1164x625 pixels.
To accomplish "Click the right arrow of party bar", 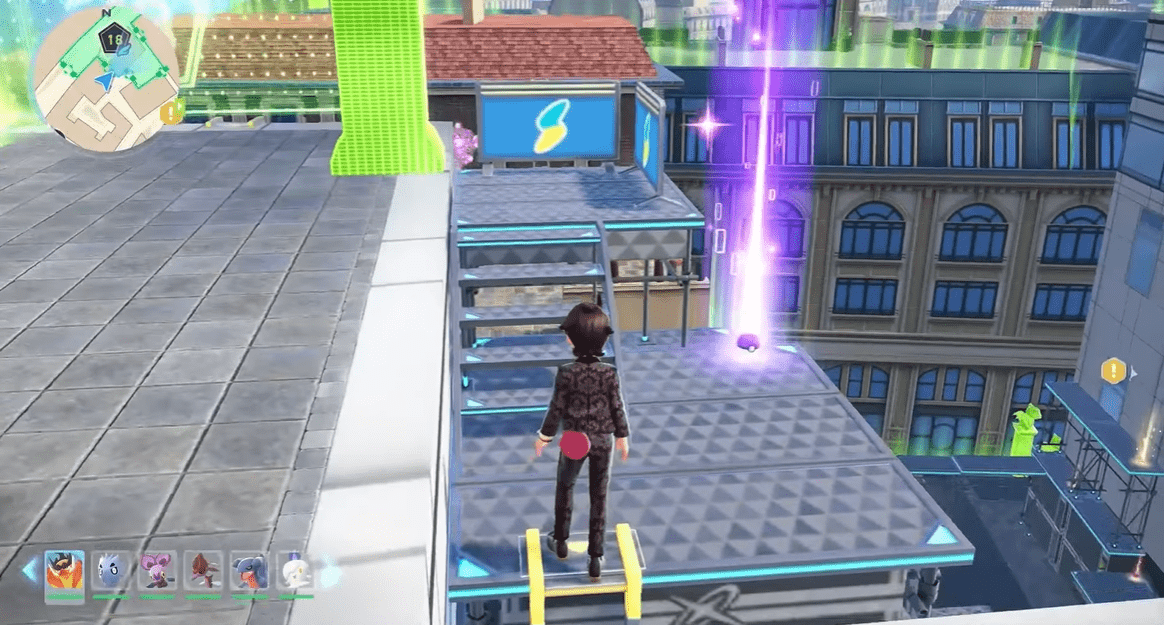I will tap(328, 575).
